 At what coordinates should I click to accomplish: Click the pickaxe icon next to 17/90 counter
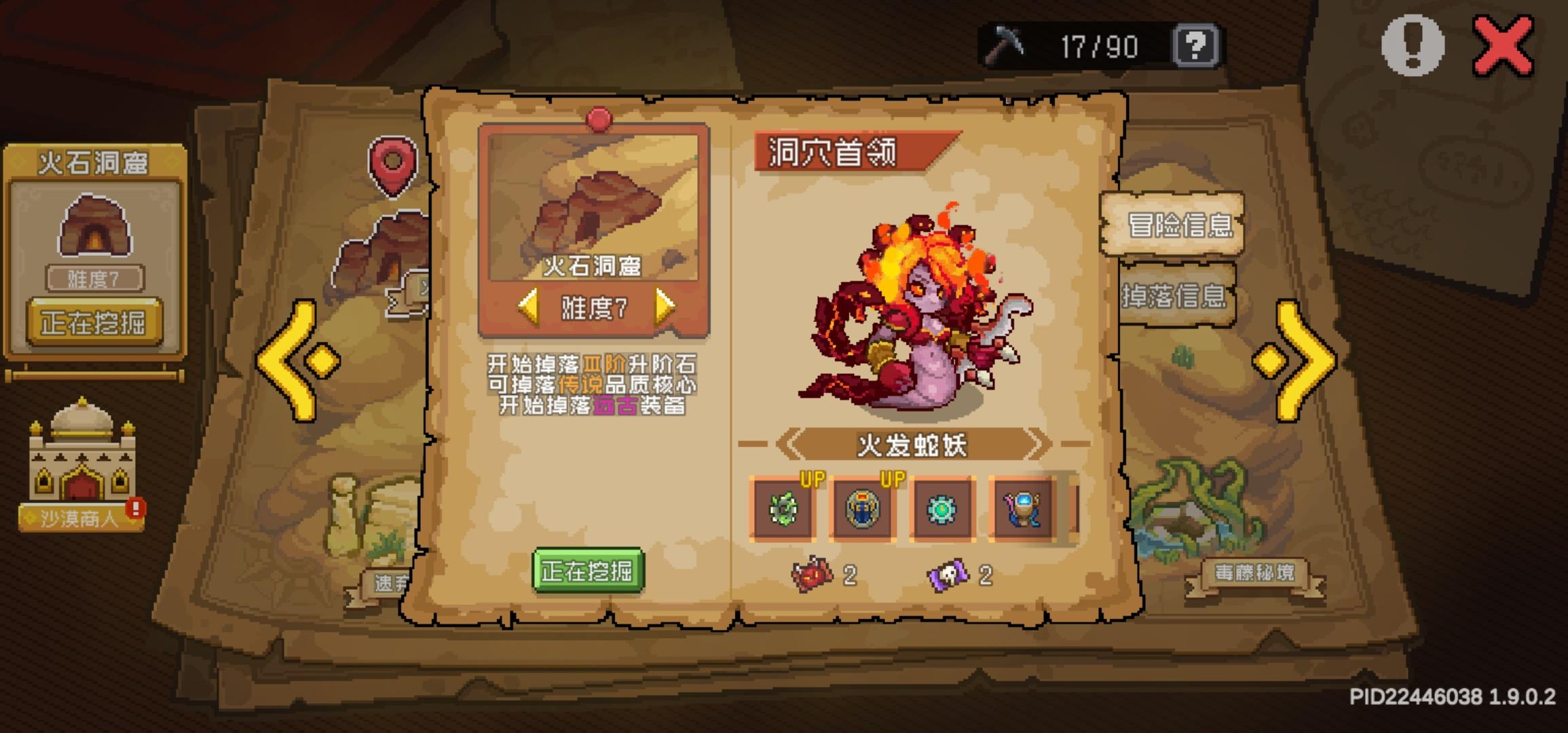1007,45
